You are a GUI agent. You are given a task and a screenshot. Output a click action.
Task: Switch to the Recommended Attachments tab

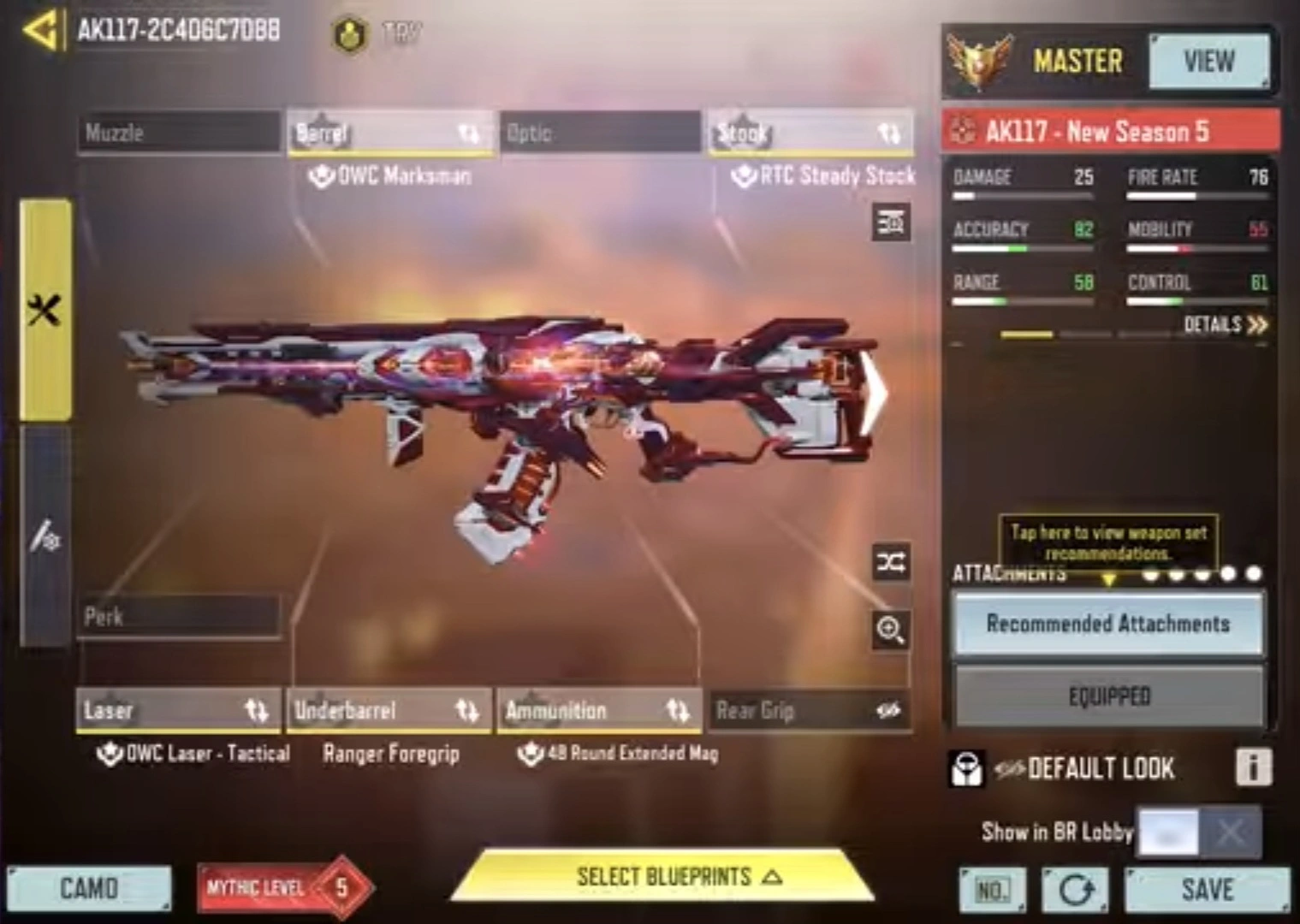pos(1108,624)
